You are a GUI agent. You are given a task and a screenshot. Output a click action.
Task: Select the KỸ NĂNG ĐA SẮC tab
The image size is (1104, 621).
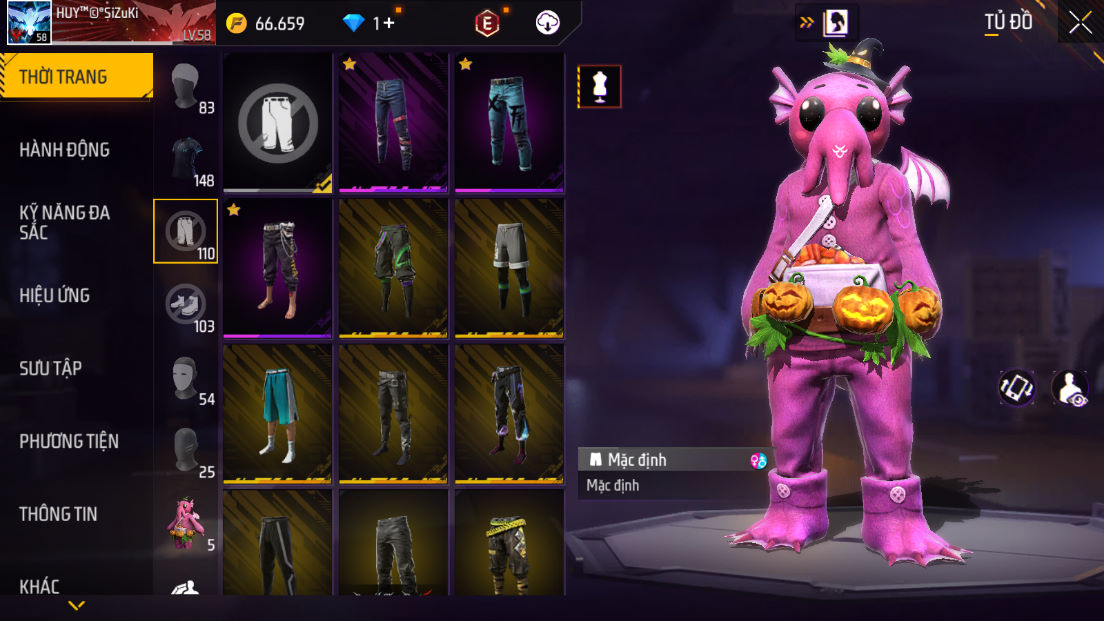[65, 222]
